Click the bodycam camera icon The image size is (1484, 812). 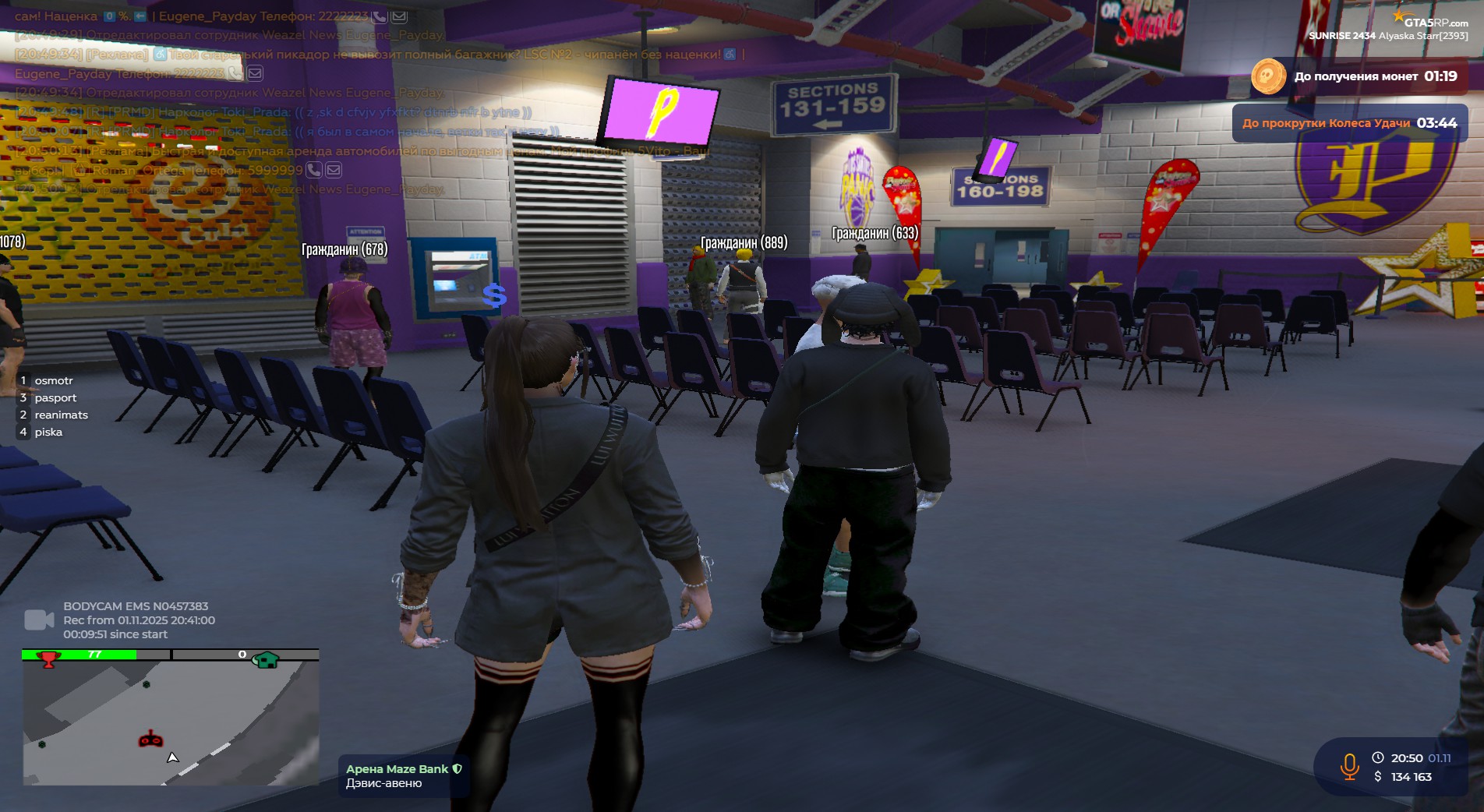[x=39, y=620]
